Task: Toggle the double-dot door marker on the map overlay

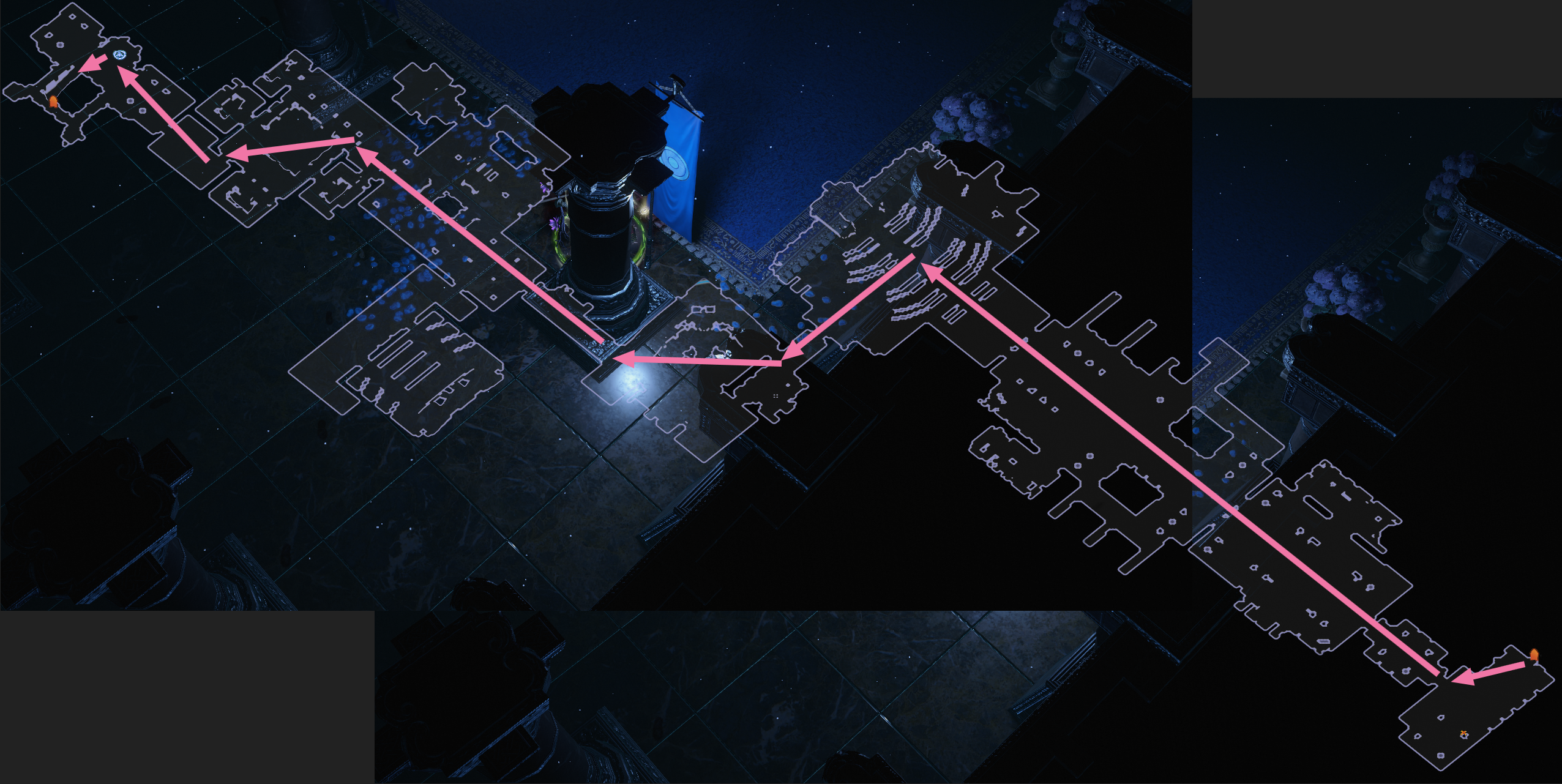Action: [x=775, y=397]
